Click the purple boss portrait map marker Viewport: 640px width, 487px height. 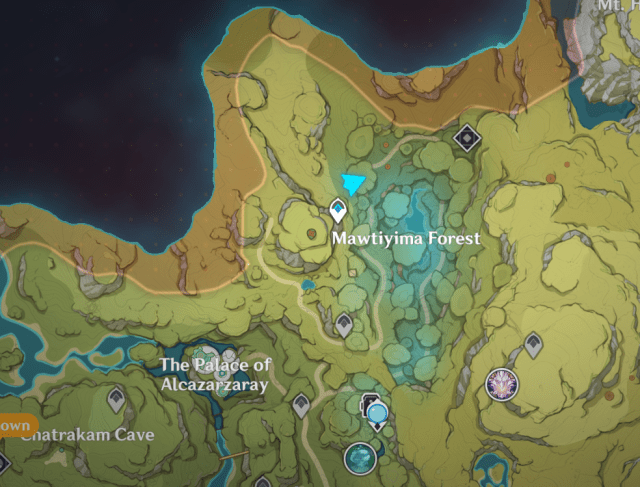502,382
